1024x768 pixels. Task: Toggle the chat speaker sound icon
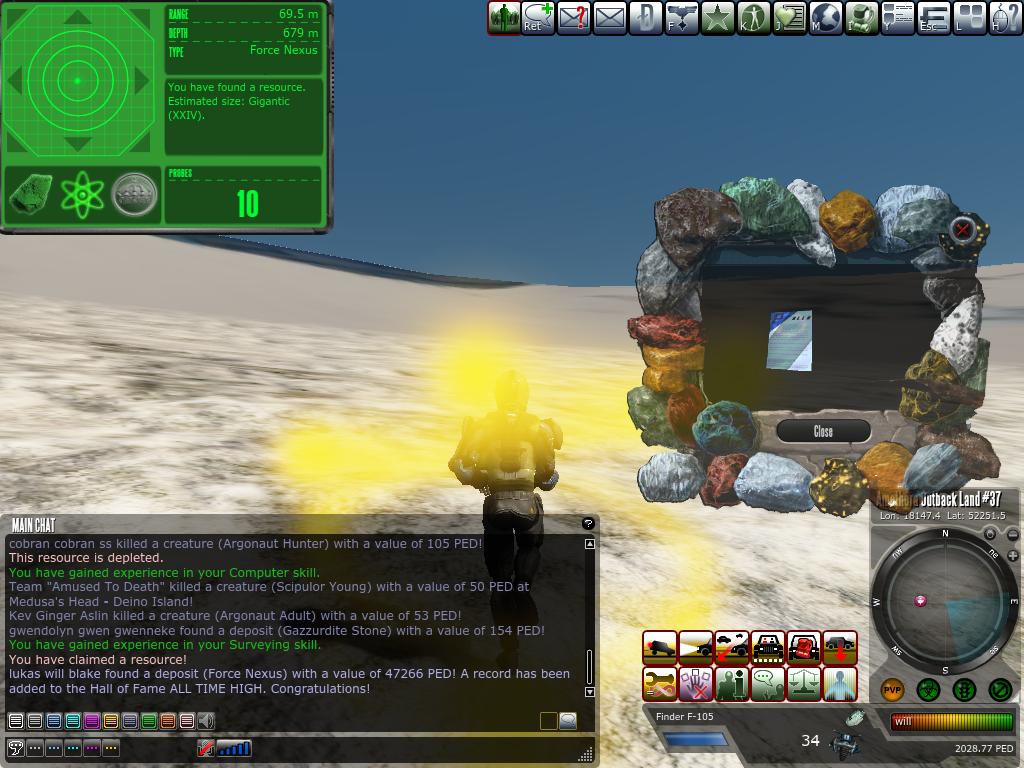point(206,721)
